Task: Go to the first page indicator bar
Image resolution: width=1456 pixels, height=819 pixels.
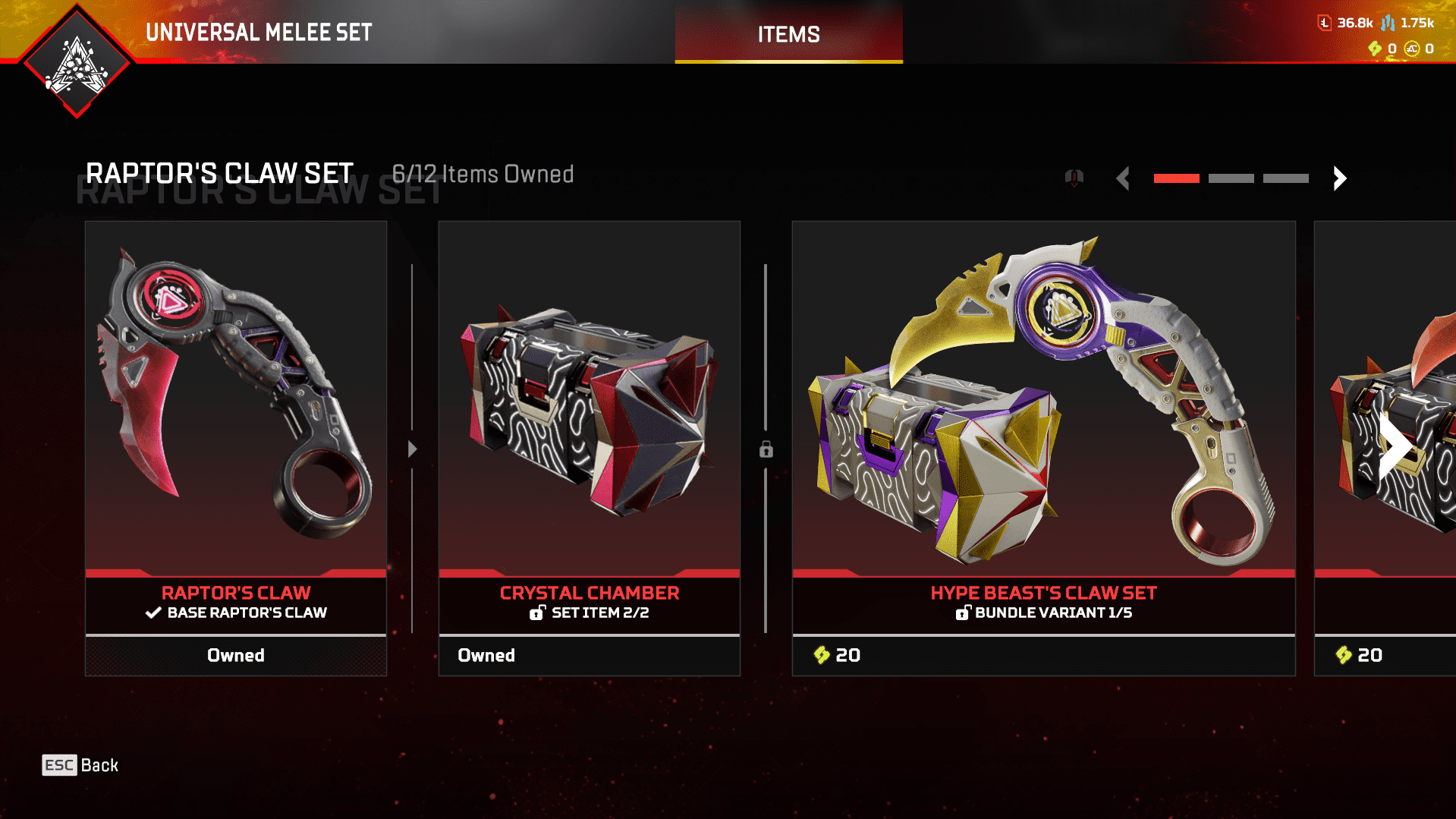Action: 1176,178
